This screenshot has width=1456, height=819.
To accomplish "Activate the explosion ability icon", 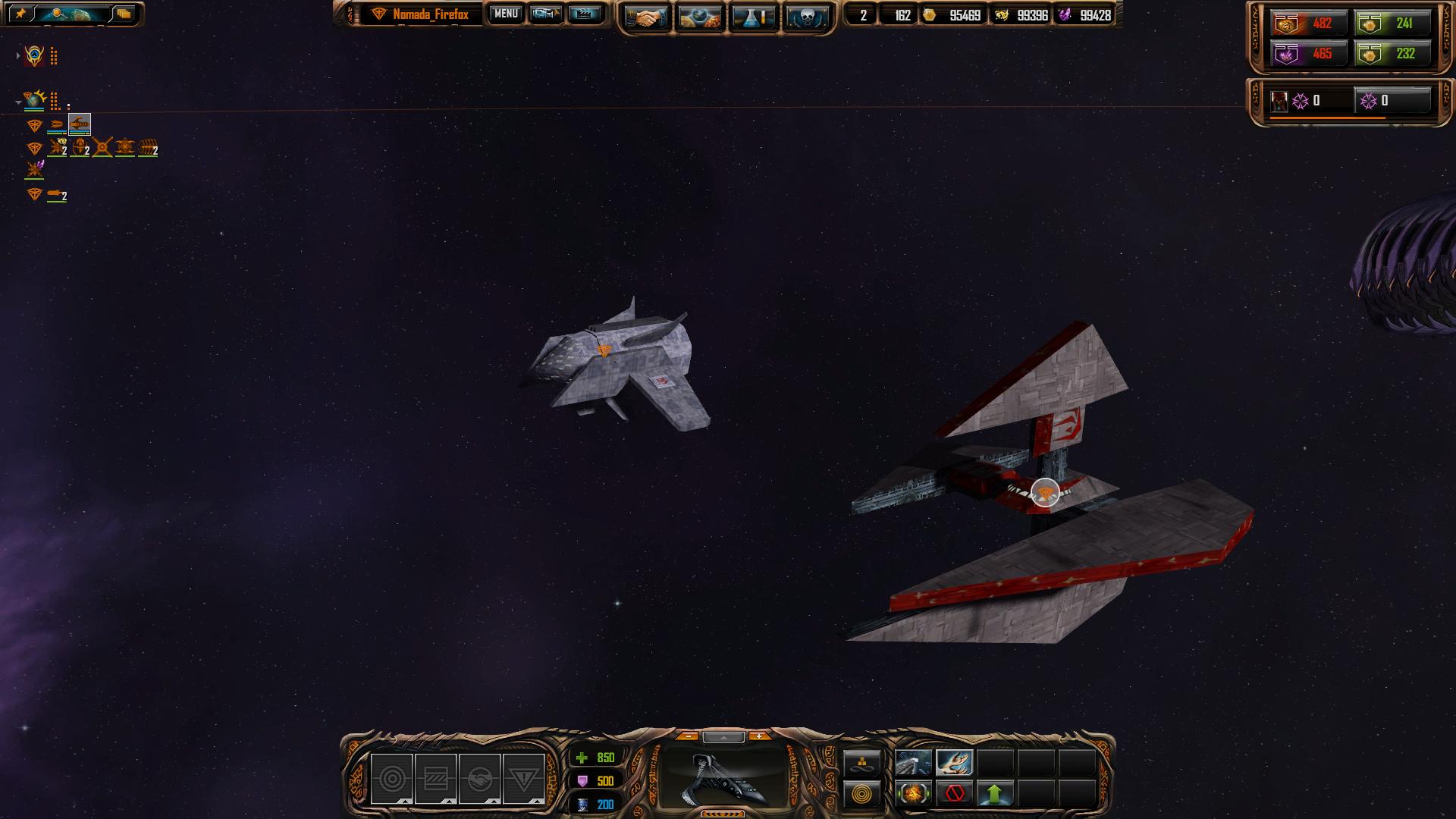I will pyautogui.click(x=913, y=794).
